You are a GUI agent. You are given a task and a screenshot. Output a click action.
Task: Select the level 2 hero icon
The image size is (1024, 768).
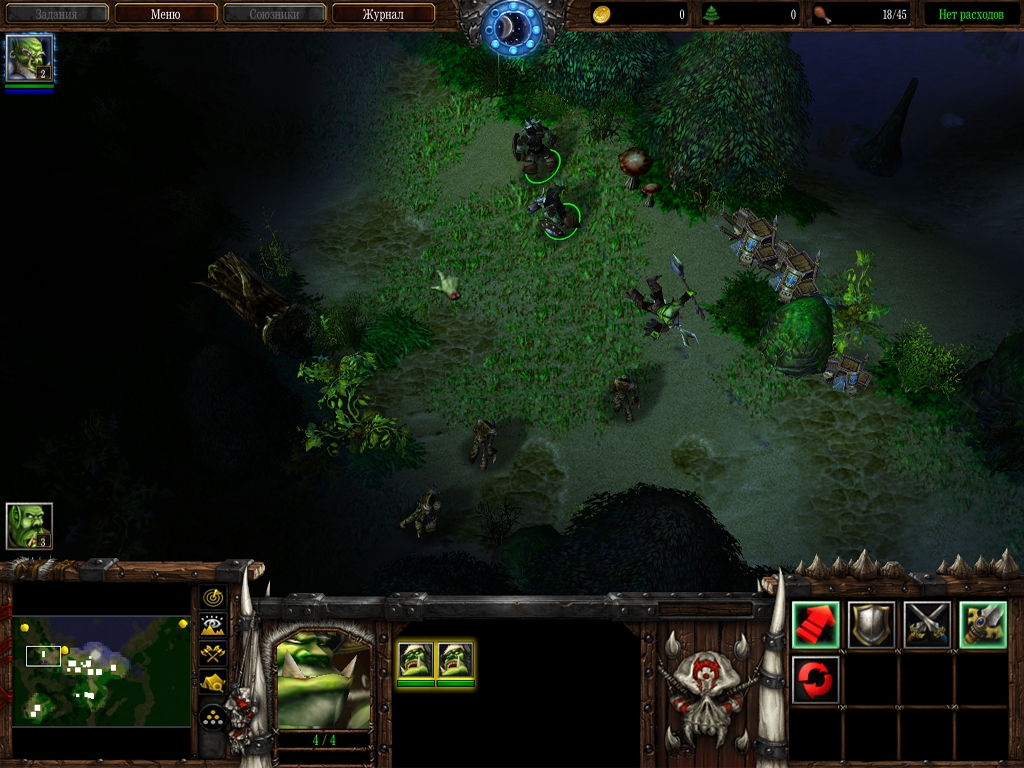(29, 58)
